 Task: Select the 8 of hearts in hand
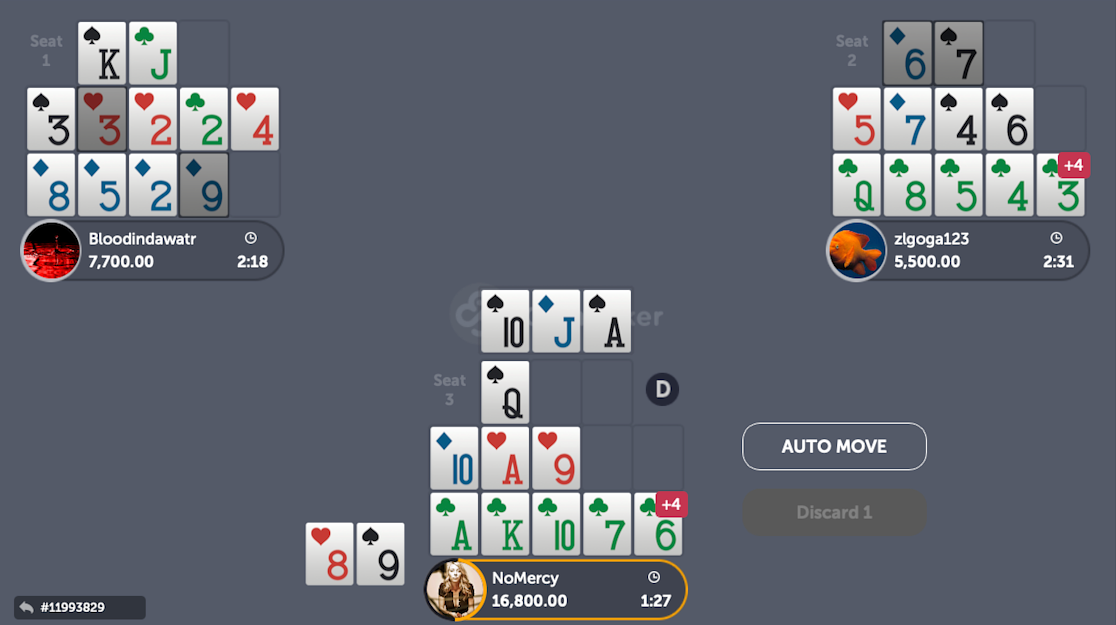tap(329, 553)
